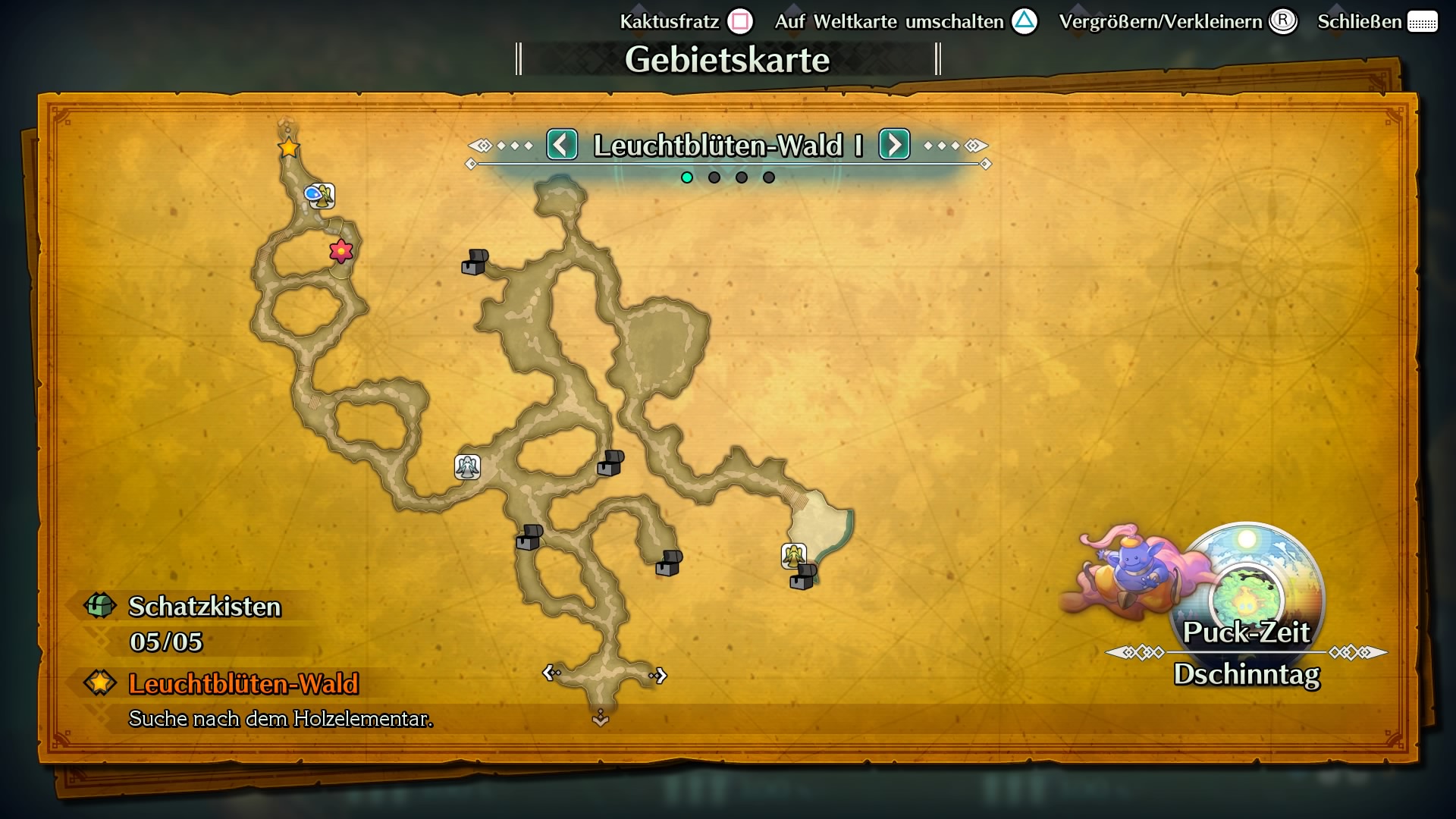Viewport: 1456px width, 819px height.
Task: Click the keyboard icon next to Schließen
Action: click(1424, 21)
